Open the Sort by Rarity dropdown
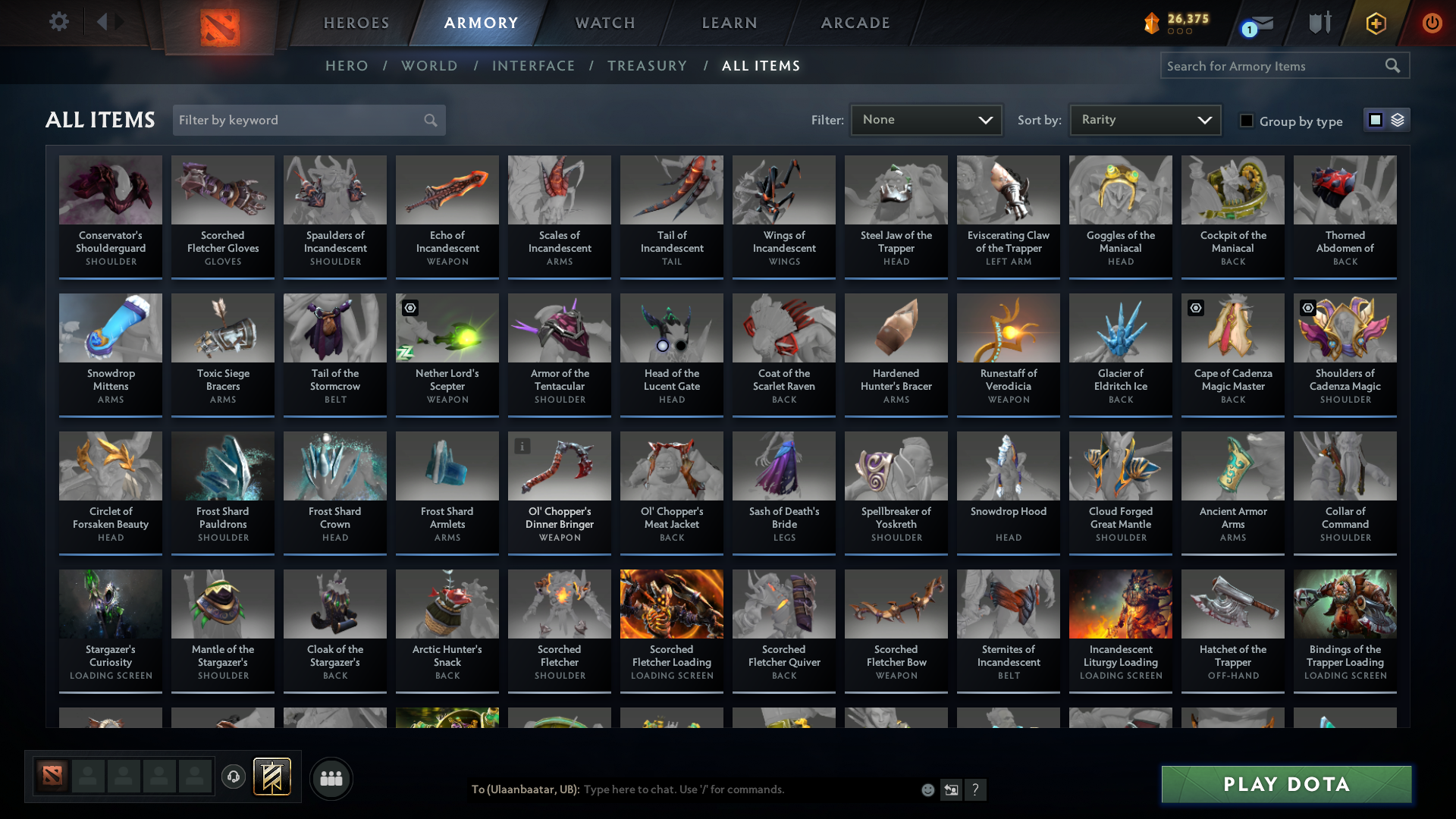Viewport: 1456px width, 819px height. (1144, 120)
